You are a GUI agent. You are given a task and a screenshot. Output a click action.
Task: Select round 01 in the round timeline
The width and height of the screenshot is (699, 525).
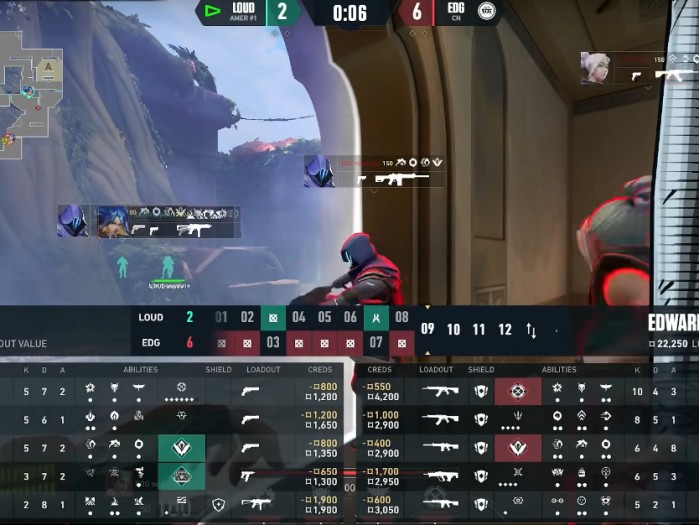coord(221,318)
